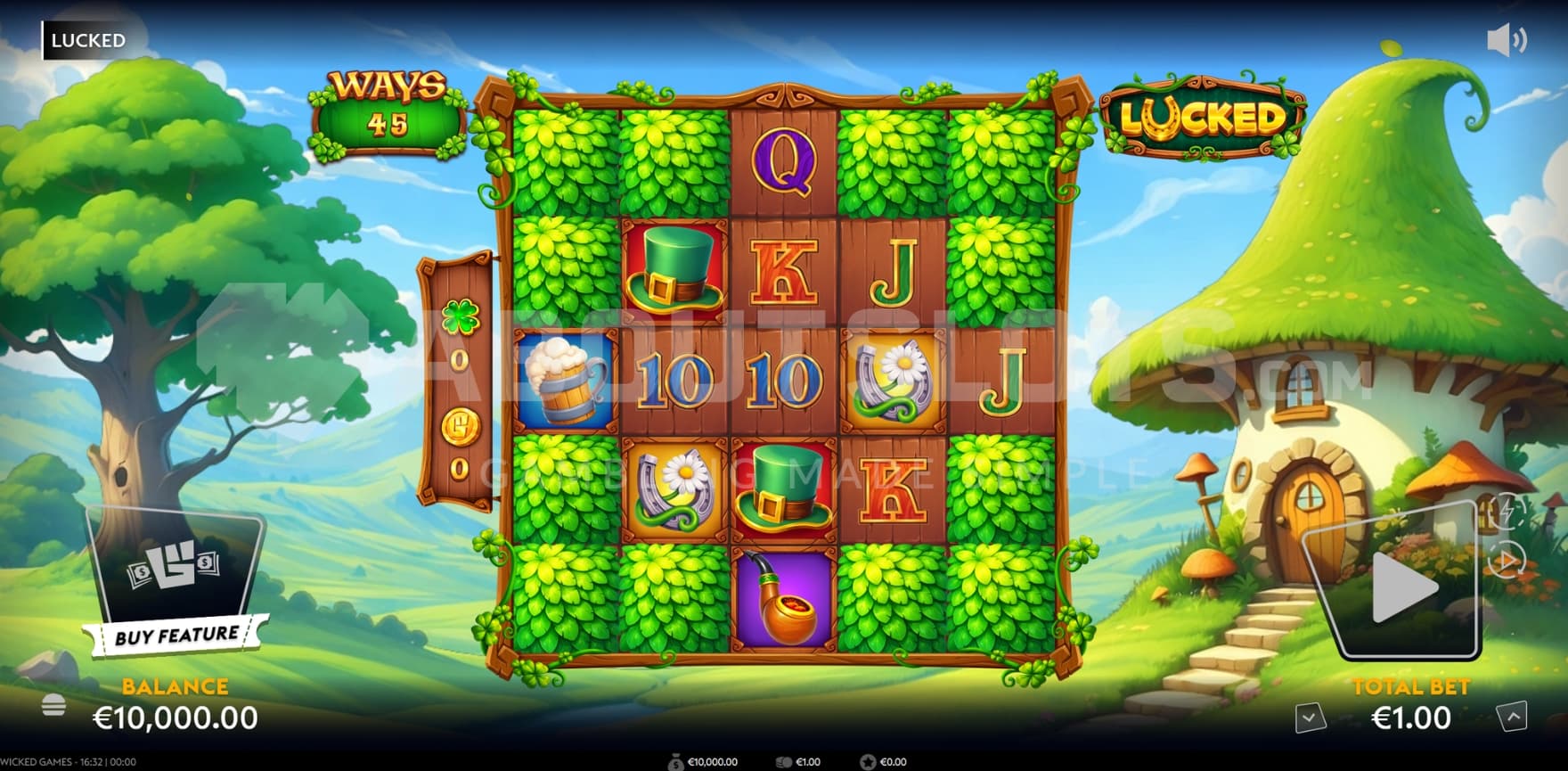Enable turbo spin lightning mode
This screenshot has height=771, width=1568.
click(1507, 509)
